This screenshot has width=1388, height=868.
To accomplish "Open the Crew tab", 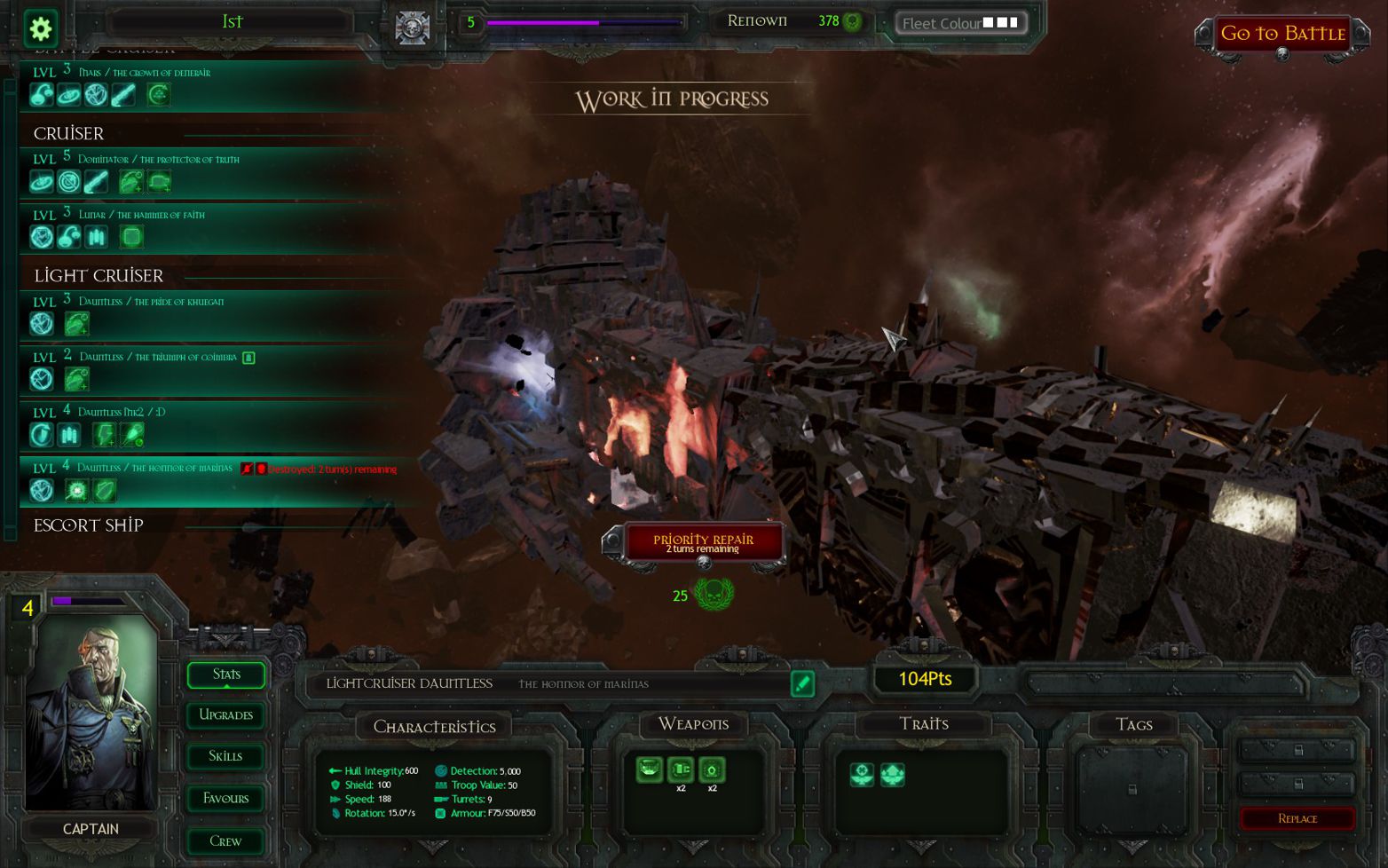I will tap(226, 840).
